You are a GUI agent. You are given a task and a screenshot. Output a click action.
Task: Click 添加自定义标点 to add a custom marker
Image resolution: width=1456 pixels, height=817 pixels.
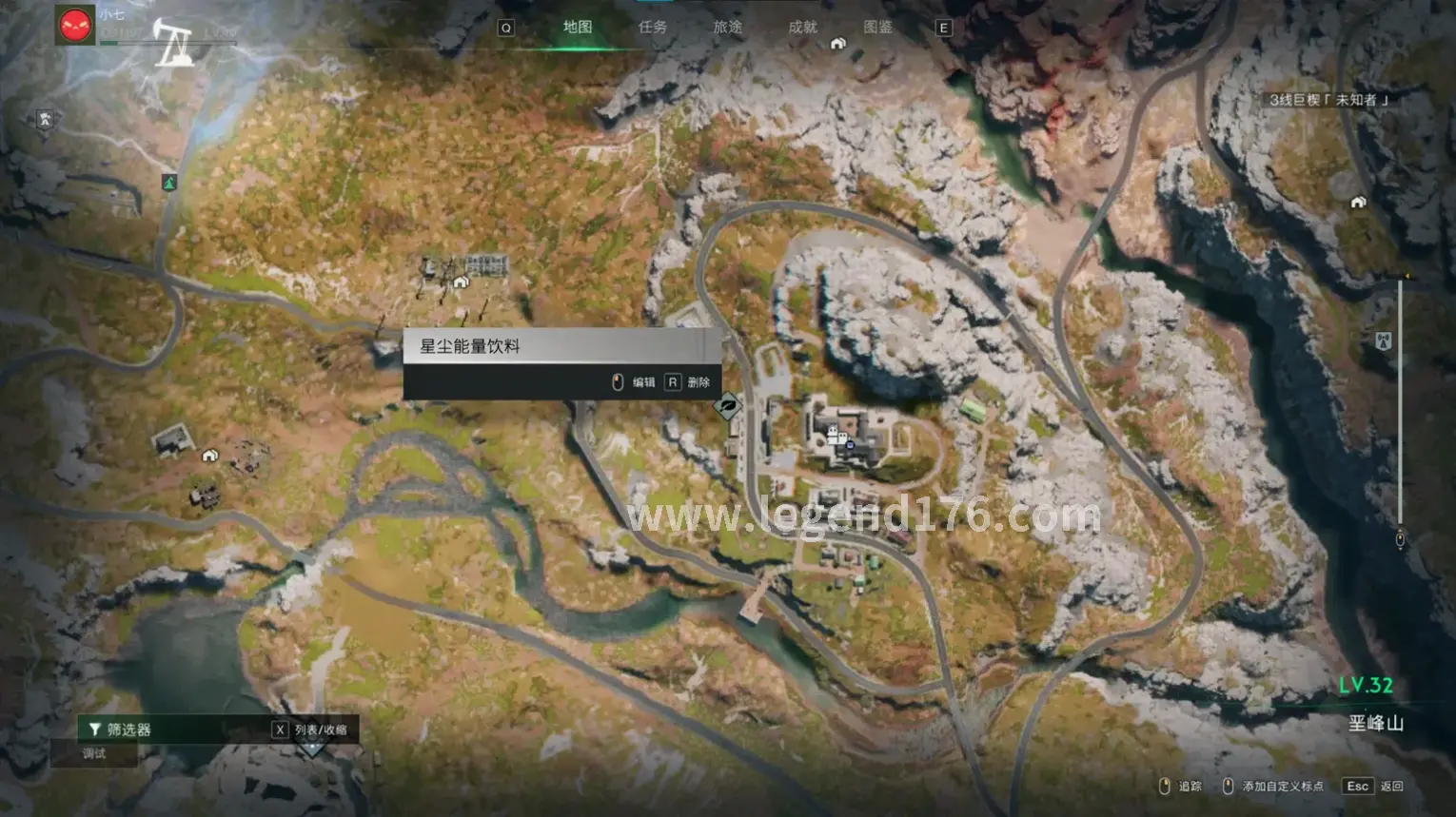[x=1273, y=786]
